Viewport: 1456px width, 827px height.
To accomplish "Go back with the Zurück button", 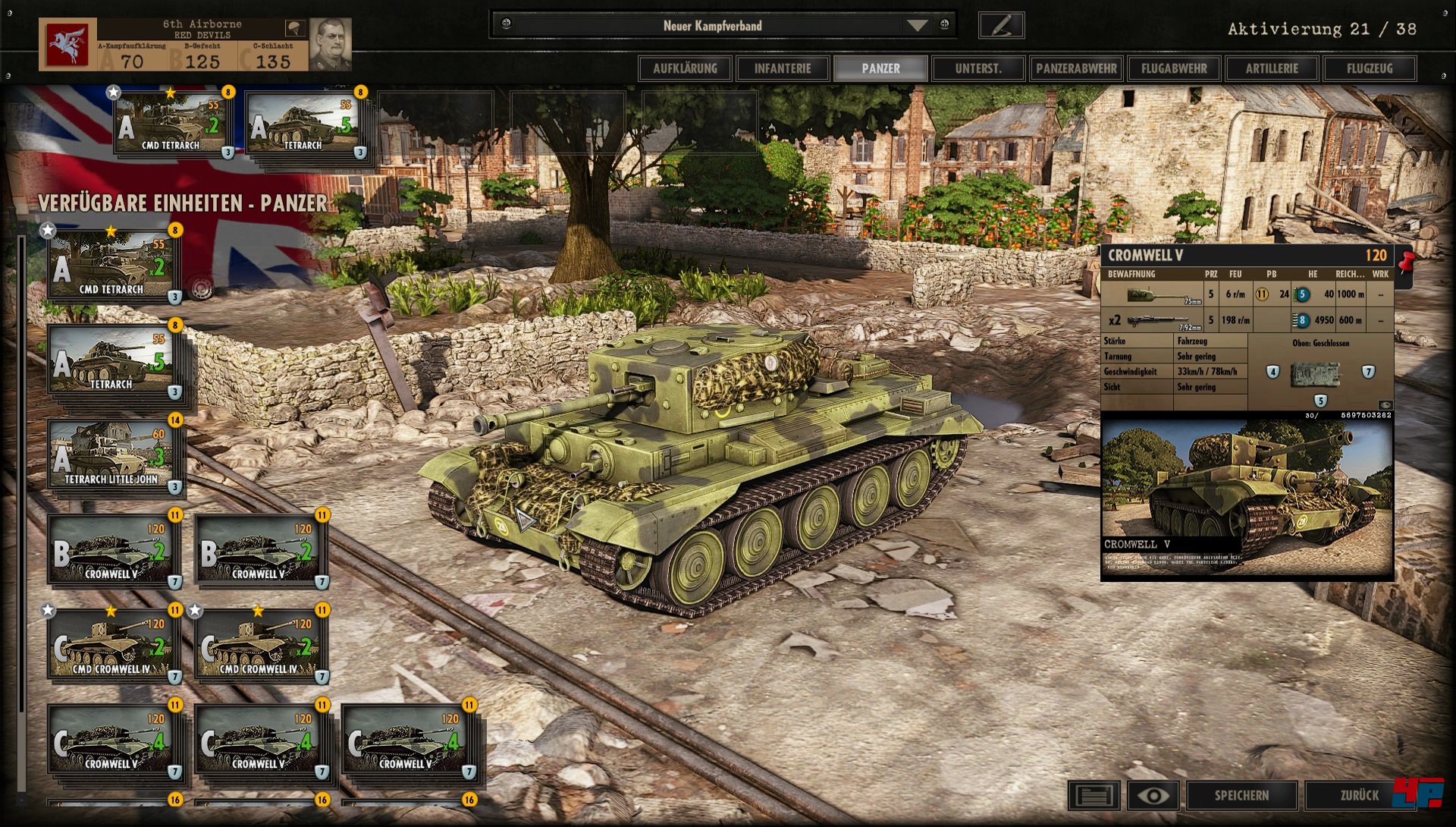I will (x=1359, y=795).
